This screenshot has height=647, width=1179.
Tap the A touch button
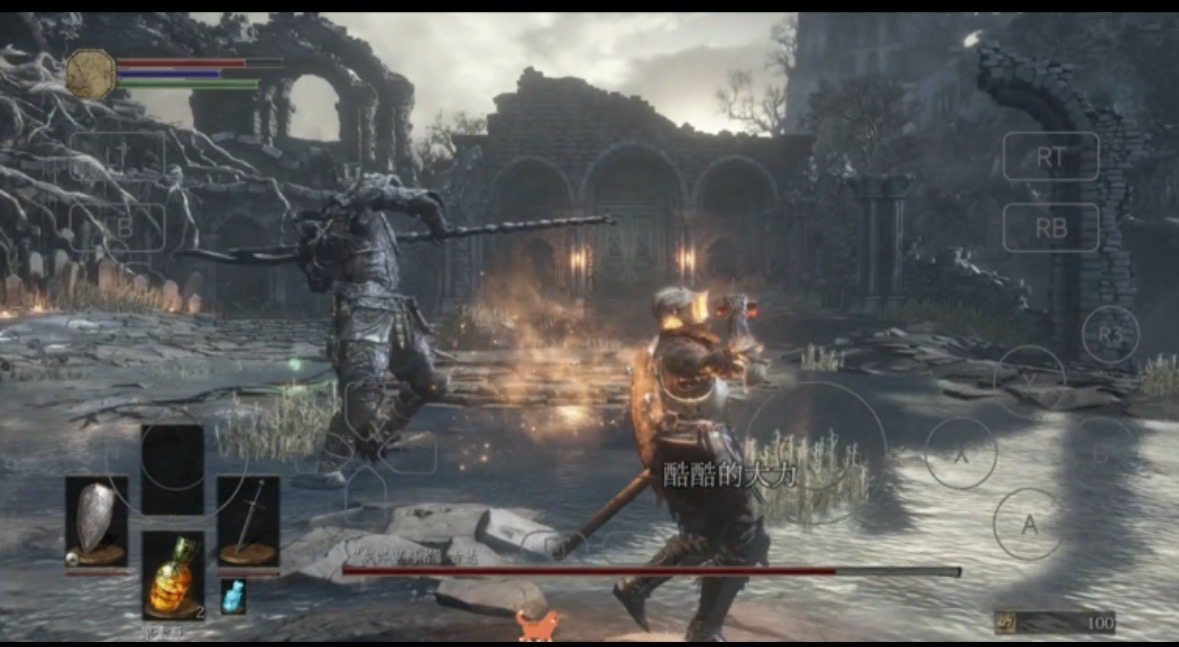click(x=1028, y=524)
